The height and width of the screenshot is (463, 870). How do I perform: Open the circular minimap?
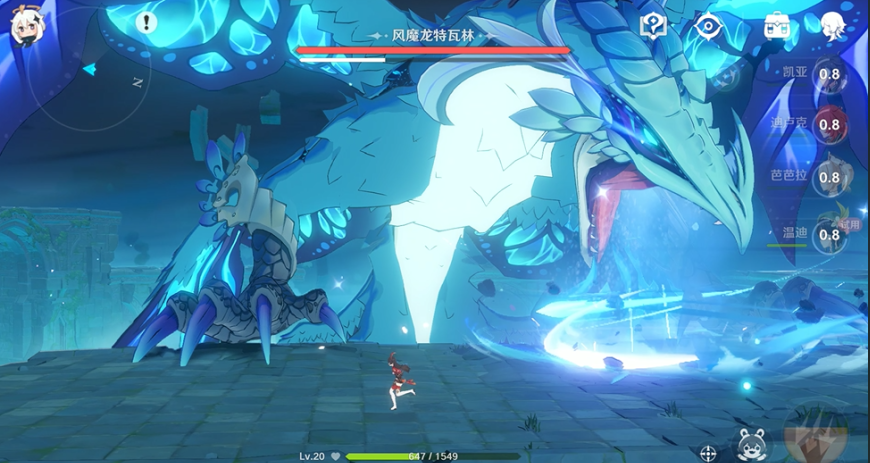88,82
